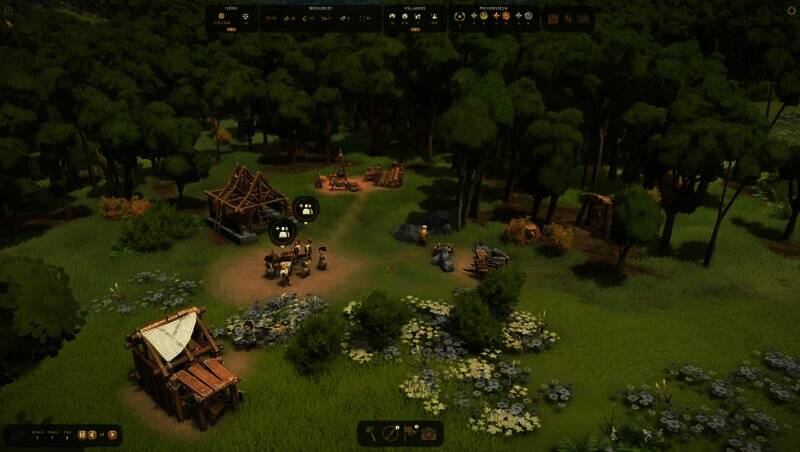Pause the game speed

[82, 434]
